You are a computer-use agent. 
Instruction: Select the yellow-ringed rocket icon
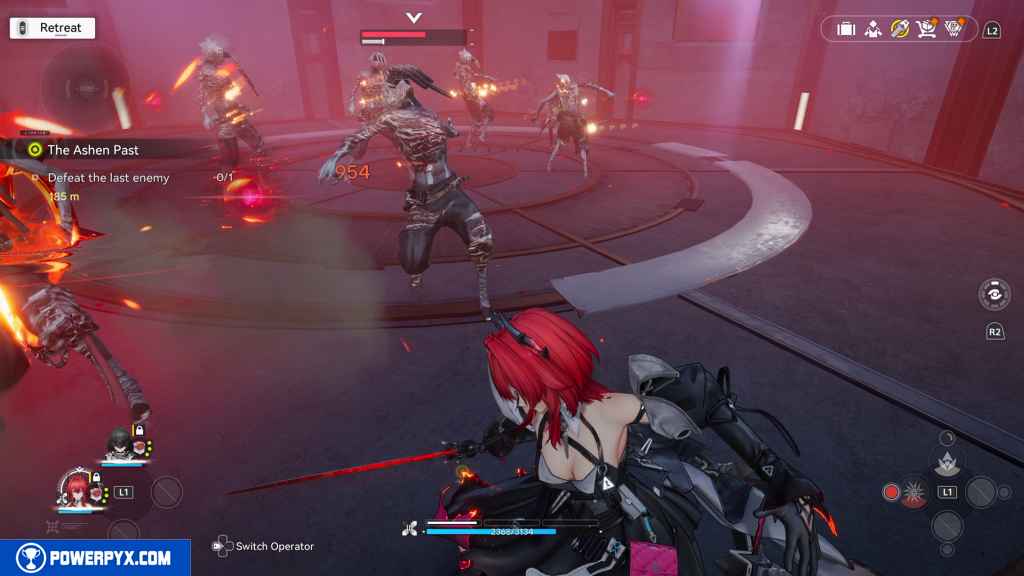900,29
